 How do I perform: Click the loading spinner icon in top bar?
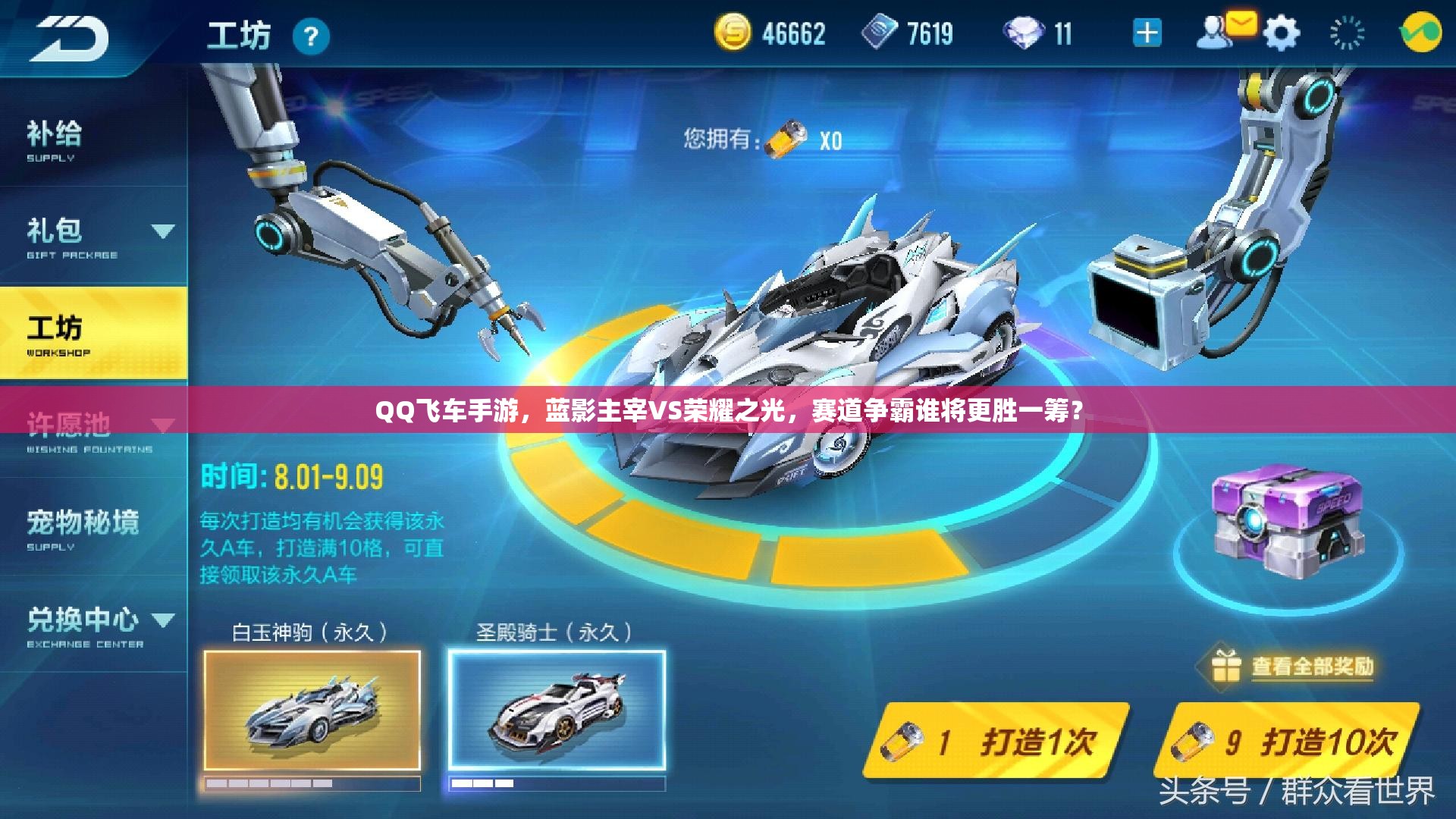pyautogui.click(x=1346, y=33)
